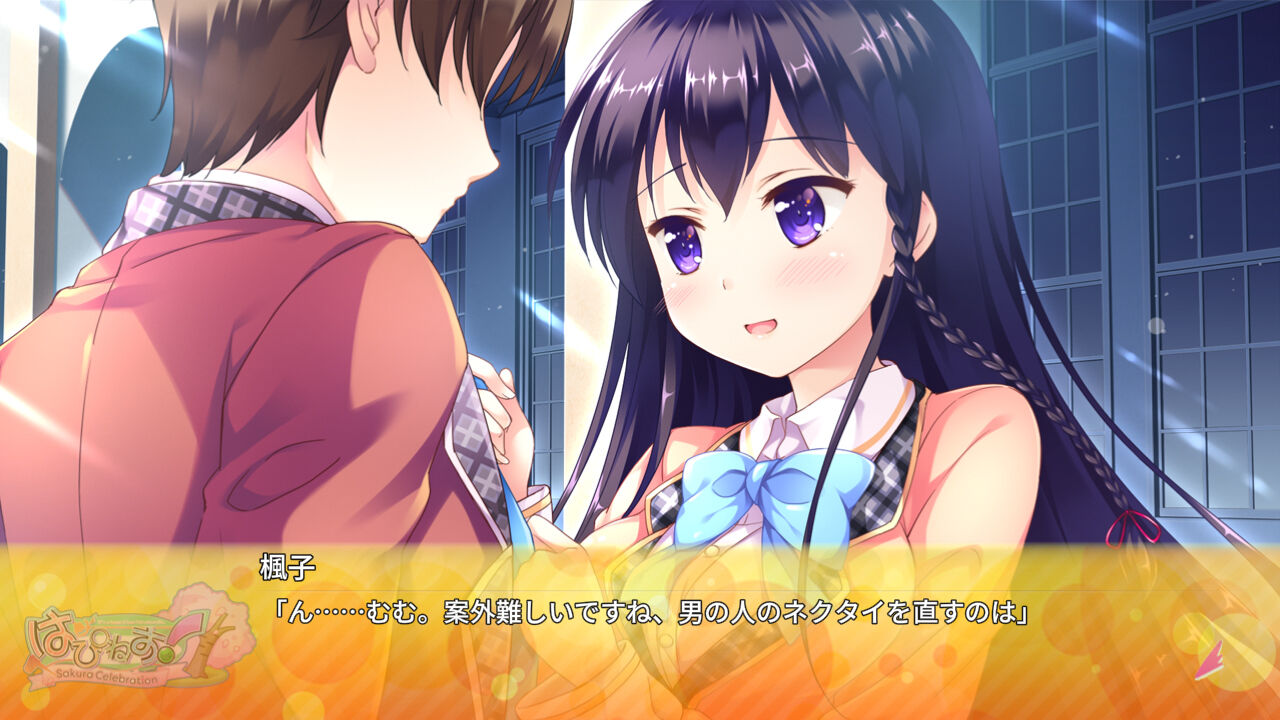This screenshot has height=720, width=1280.
Task: Click the green leaf dot in the logo text
Action: click(x=167, y=653)
